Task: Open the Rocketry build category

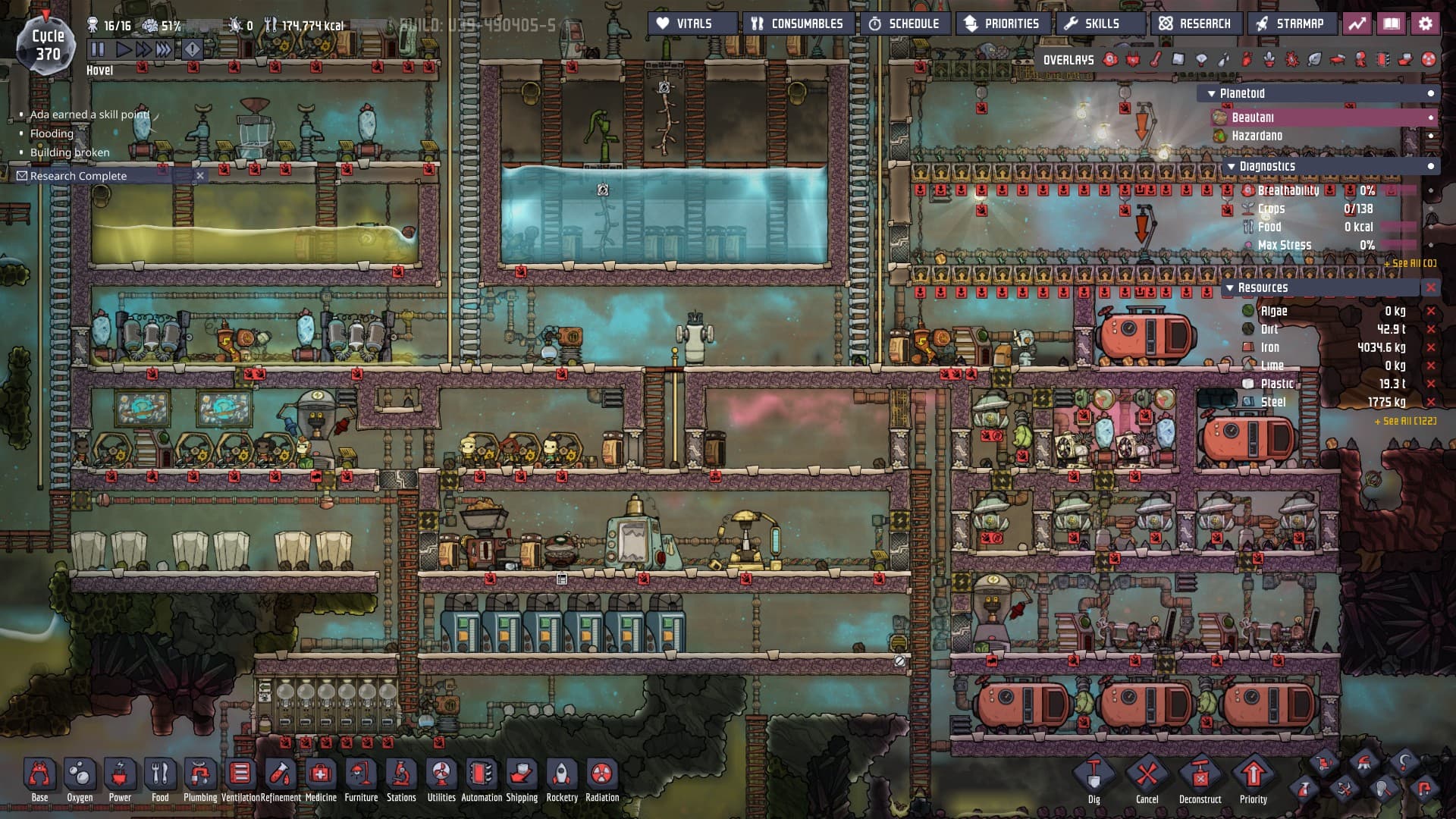Action: tap(562, 775)
